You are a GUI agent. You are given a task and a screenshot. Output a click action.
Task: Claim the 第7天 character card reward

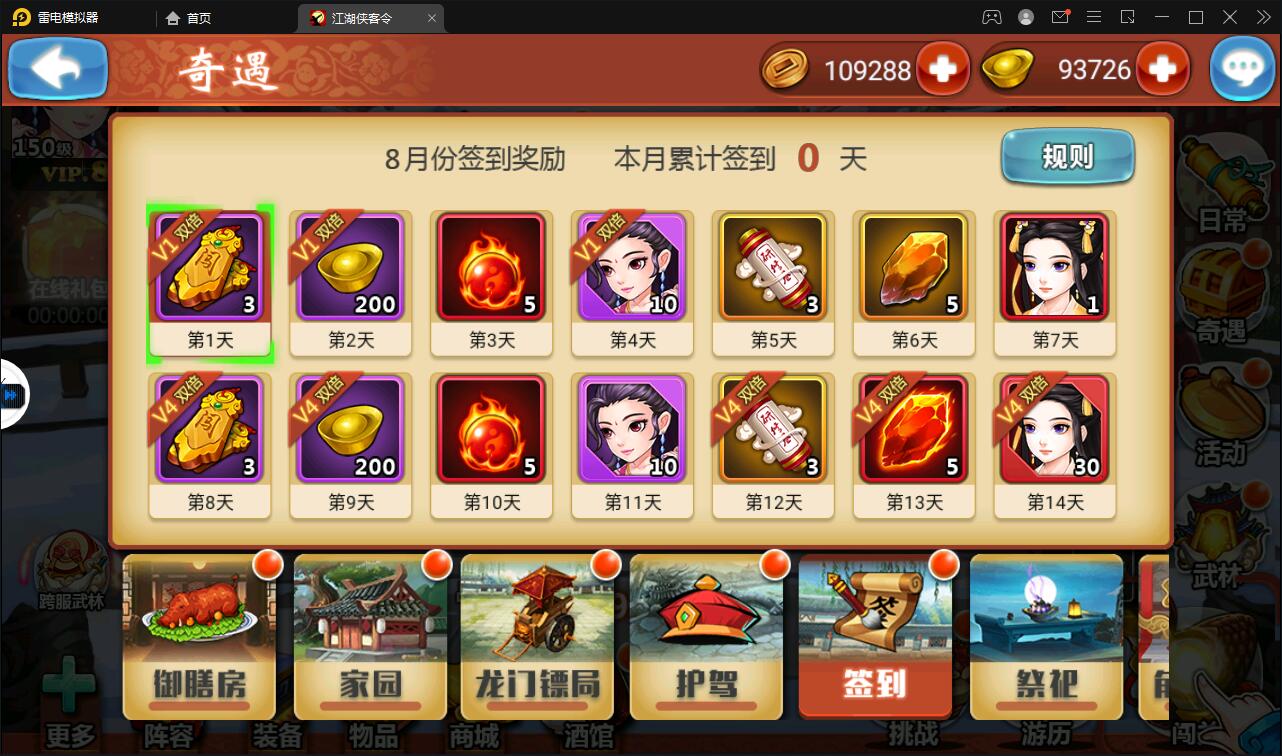point(1054,265)
